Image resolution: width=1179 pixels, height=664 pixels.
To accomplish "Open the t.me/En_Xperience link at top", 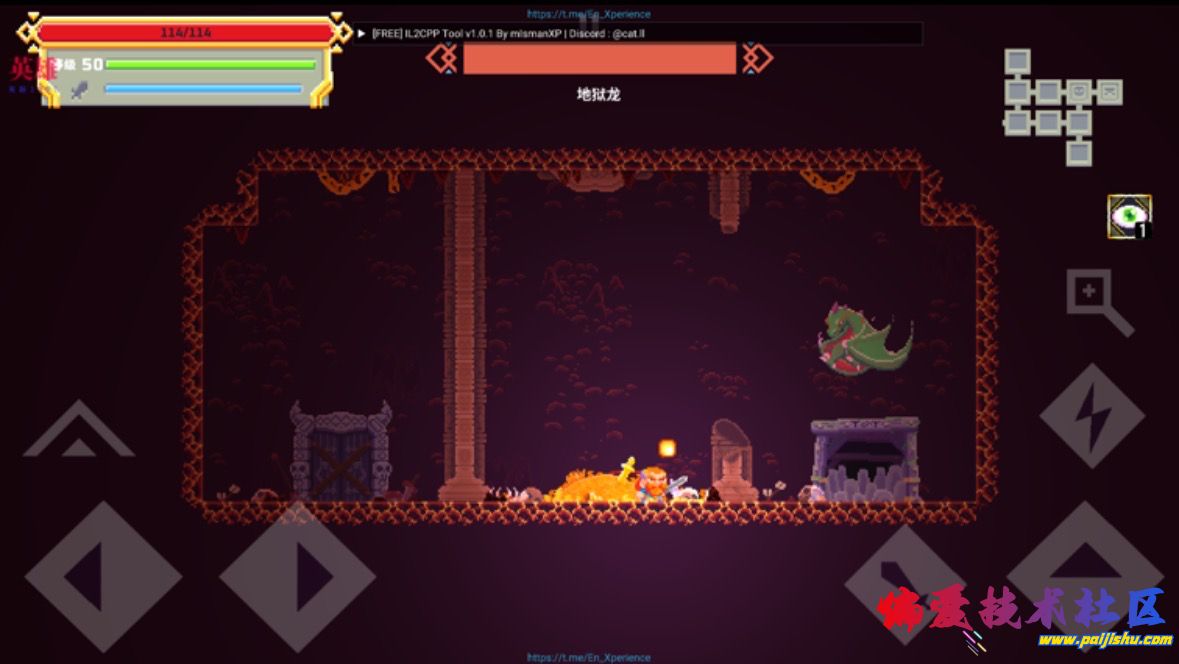I will 589,14.
